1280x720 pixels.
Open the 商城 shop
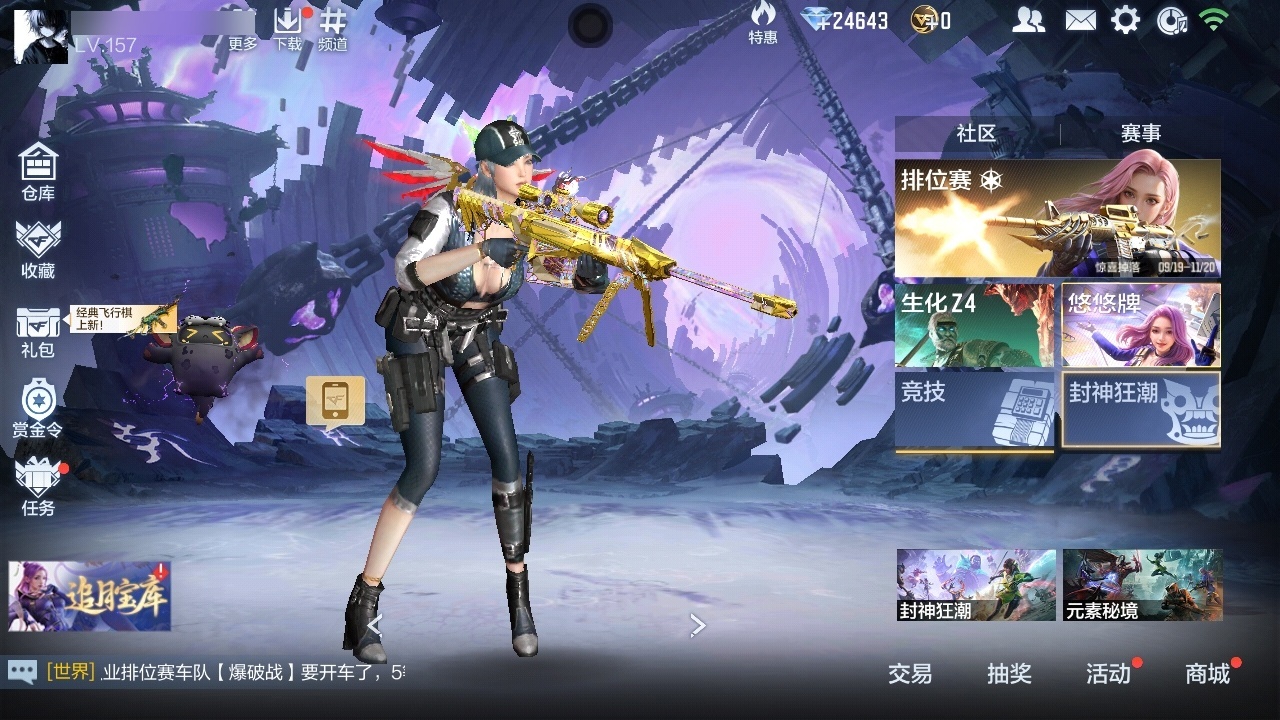[1208, 674]
